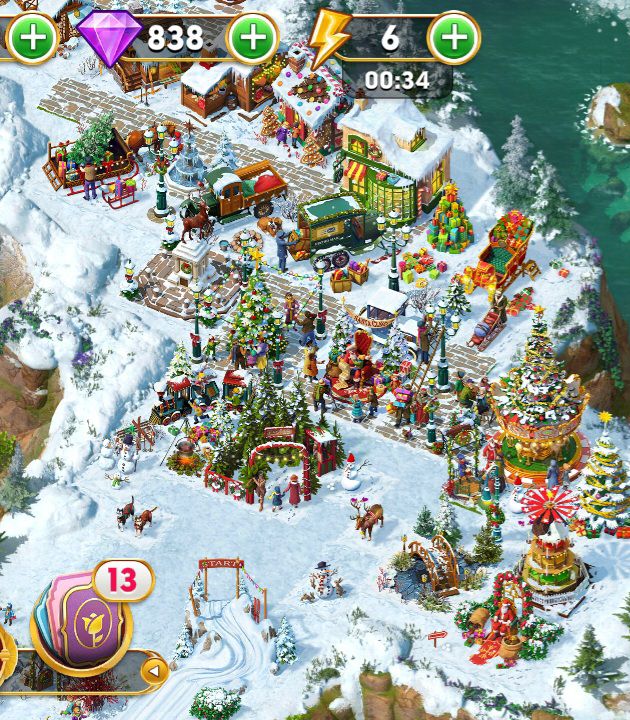Tap the plus button to refill energy
Screen dimensions: 630x720
454,39
